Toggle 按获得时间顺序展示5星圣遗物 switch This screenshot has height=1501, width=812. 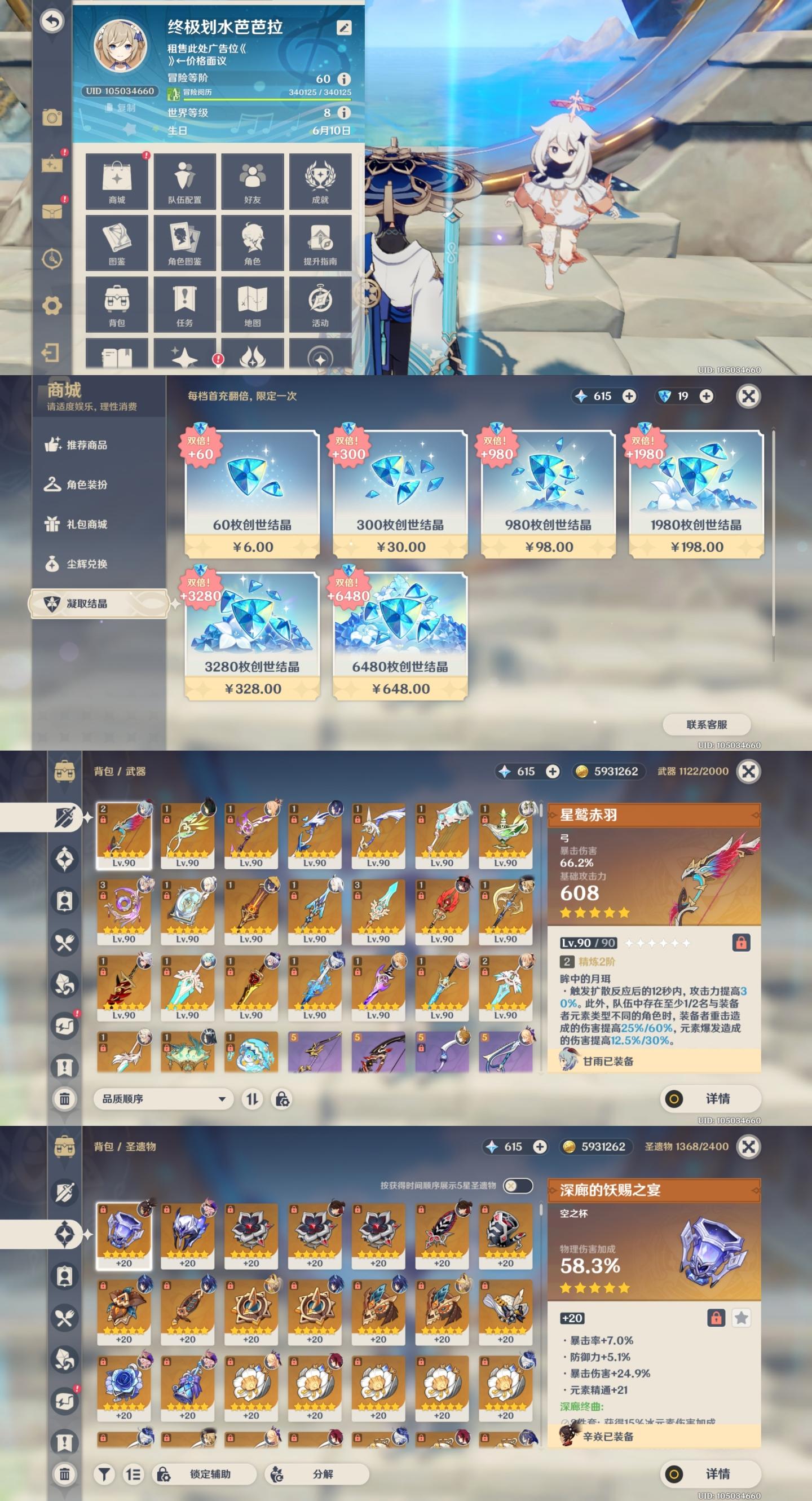pyautogui.click(x=517, y=1186)
